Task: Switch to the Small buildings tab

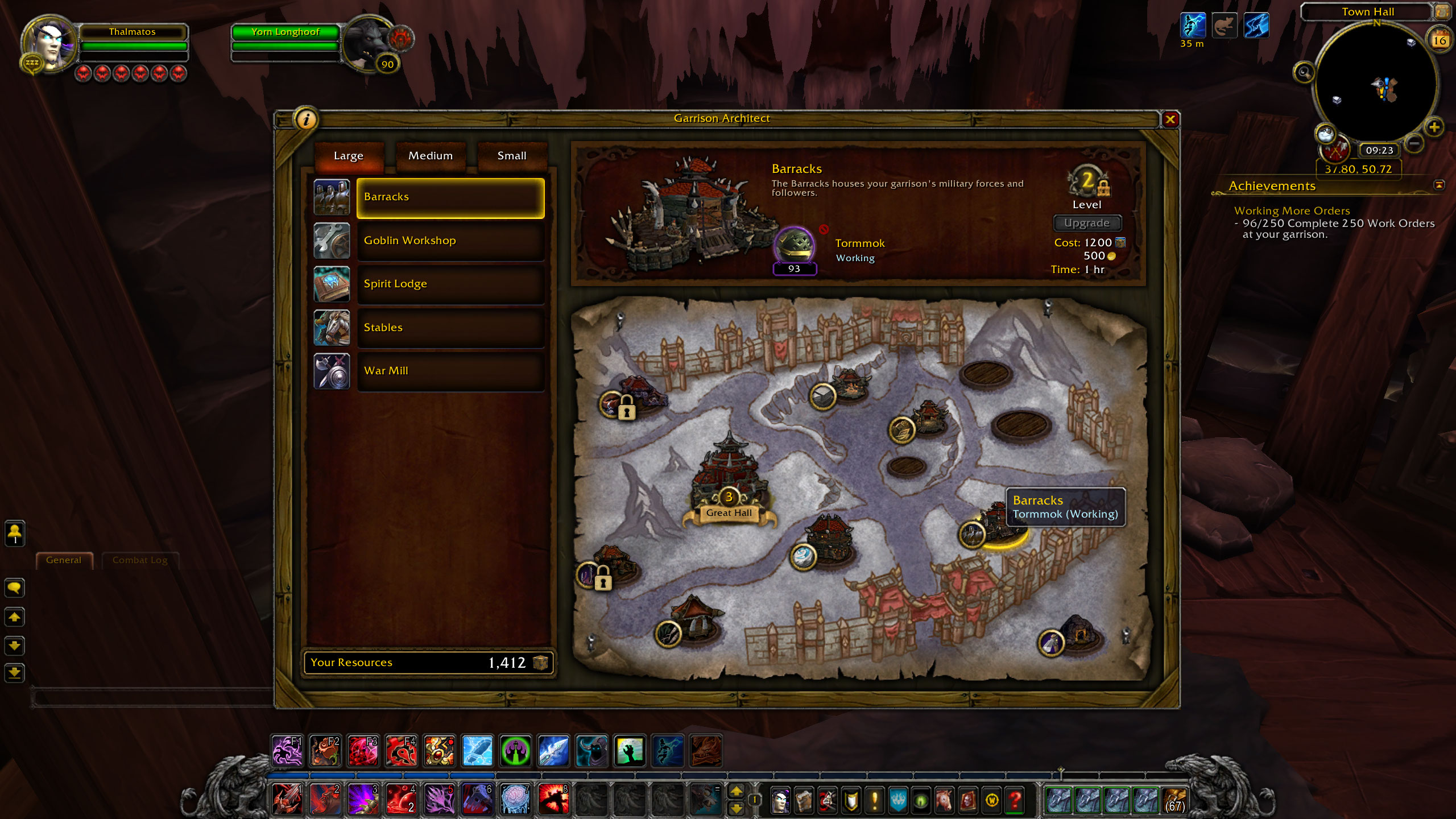Action: tap(511, 156)
